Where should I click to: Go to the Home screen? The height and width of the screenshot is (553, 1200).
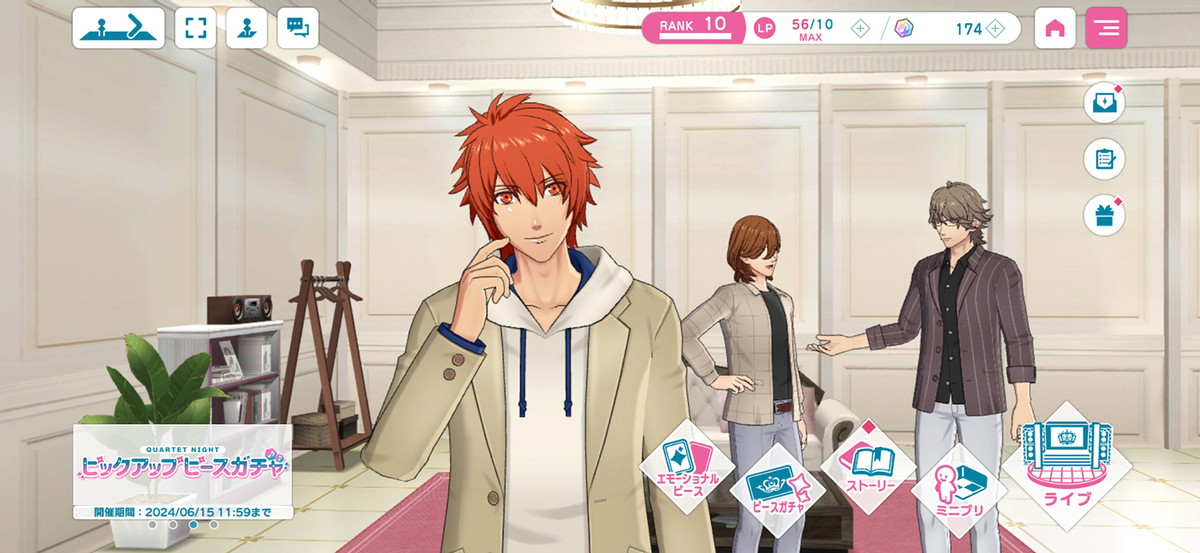click(x=1054, y=28)
